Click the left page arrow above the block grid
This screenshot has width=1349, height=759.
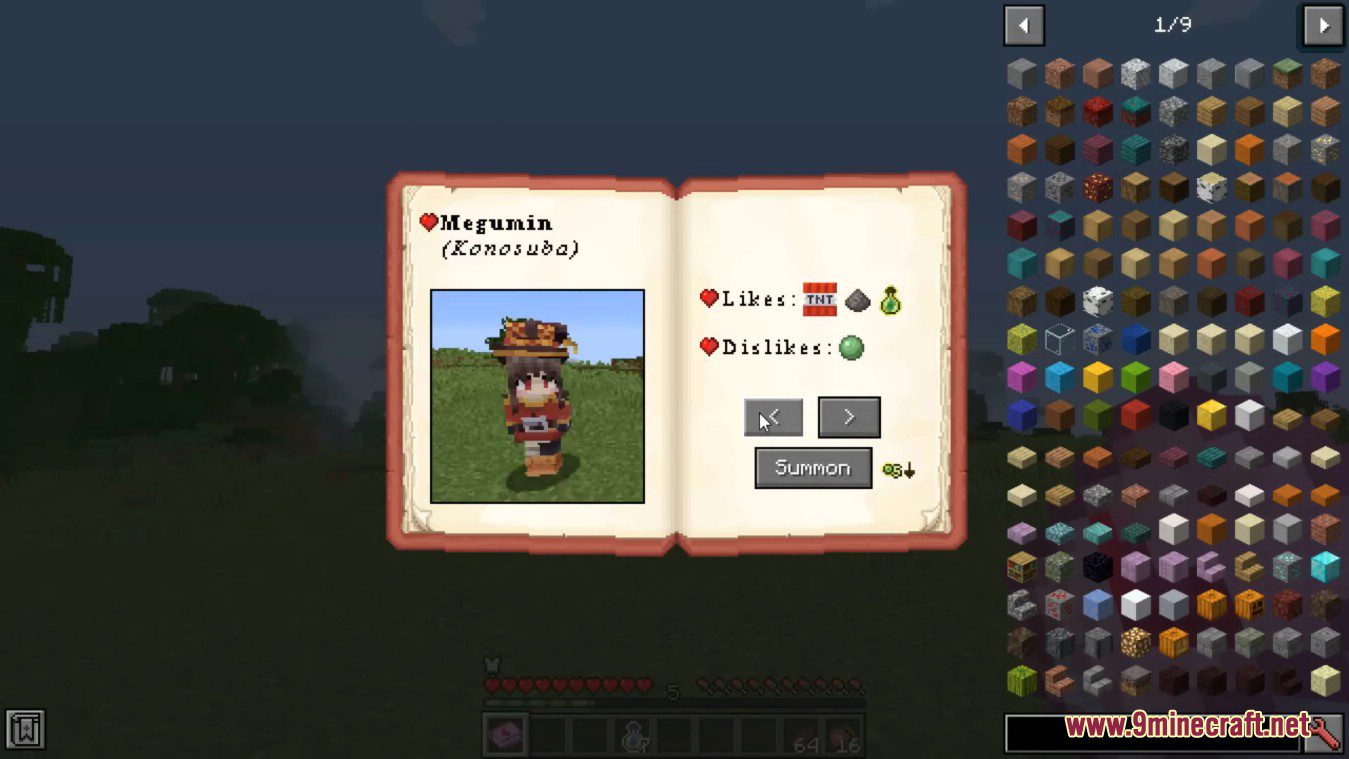coord(1024,25)
